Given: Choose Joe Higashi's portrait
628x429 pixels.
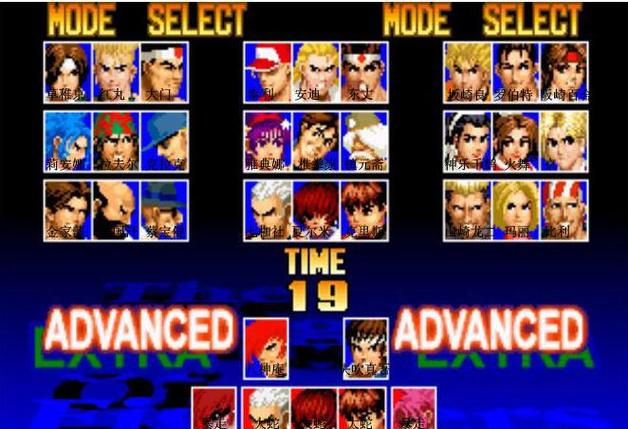Looking at the screenshot, I should [363, 72].
